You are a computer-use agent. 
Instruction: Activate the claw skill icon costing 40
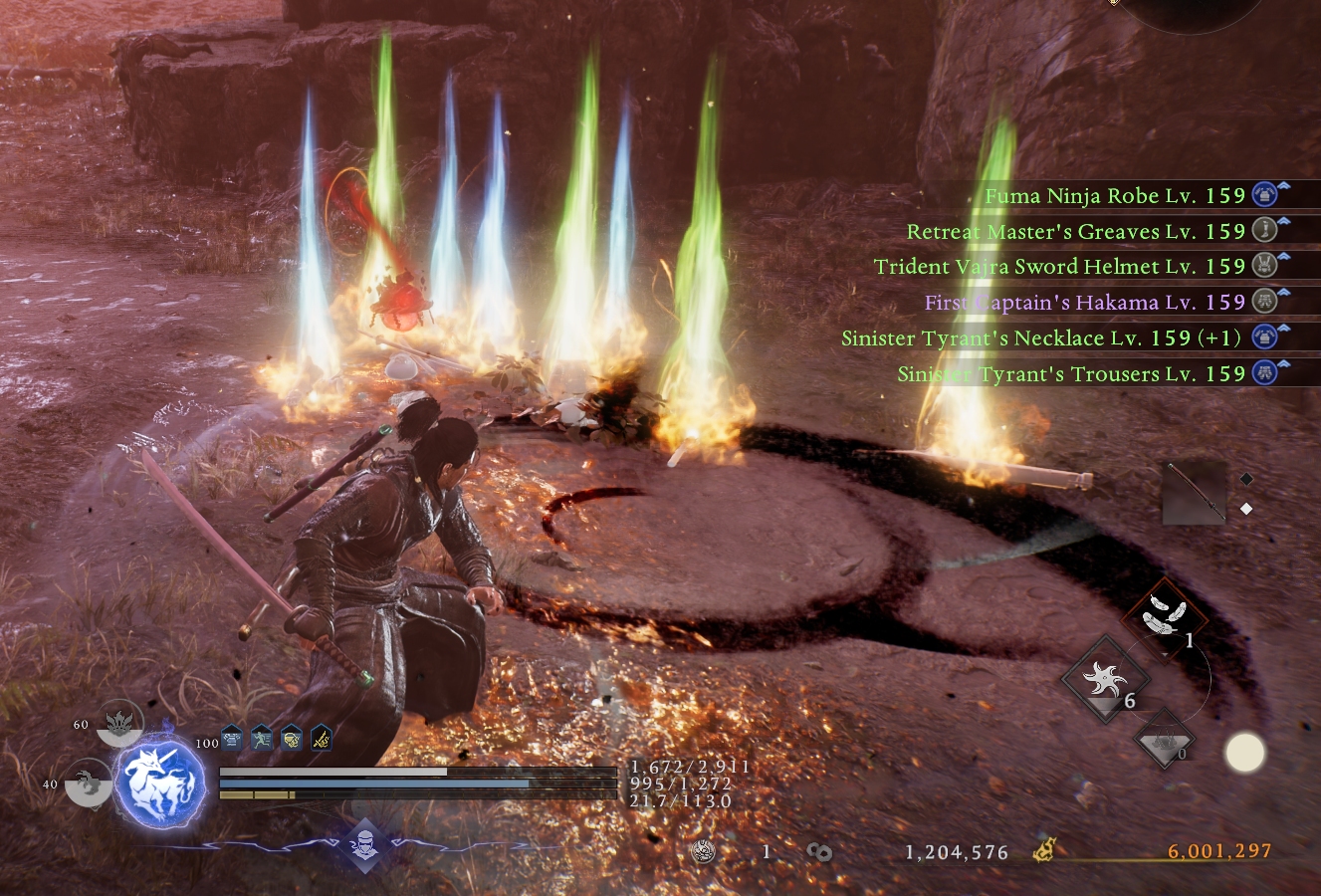pyautogui.click(x=90, y=784)
